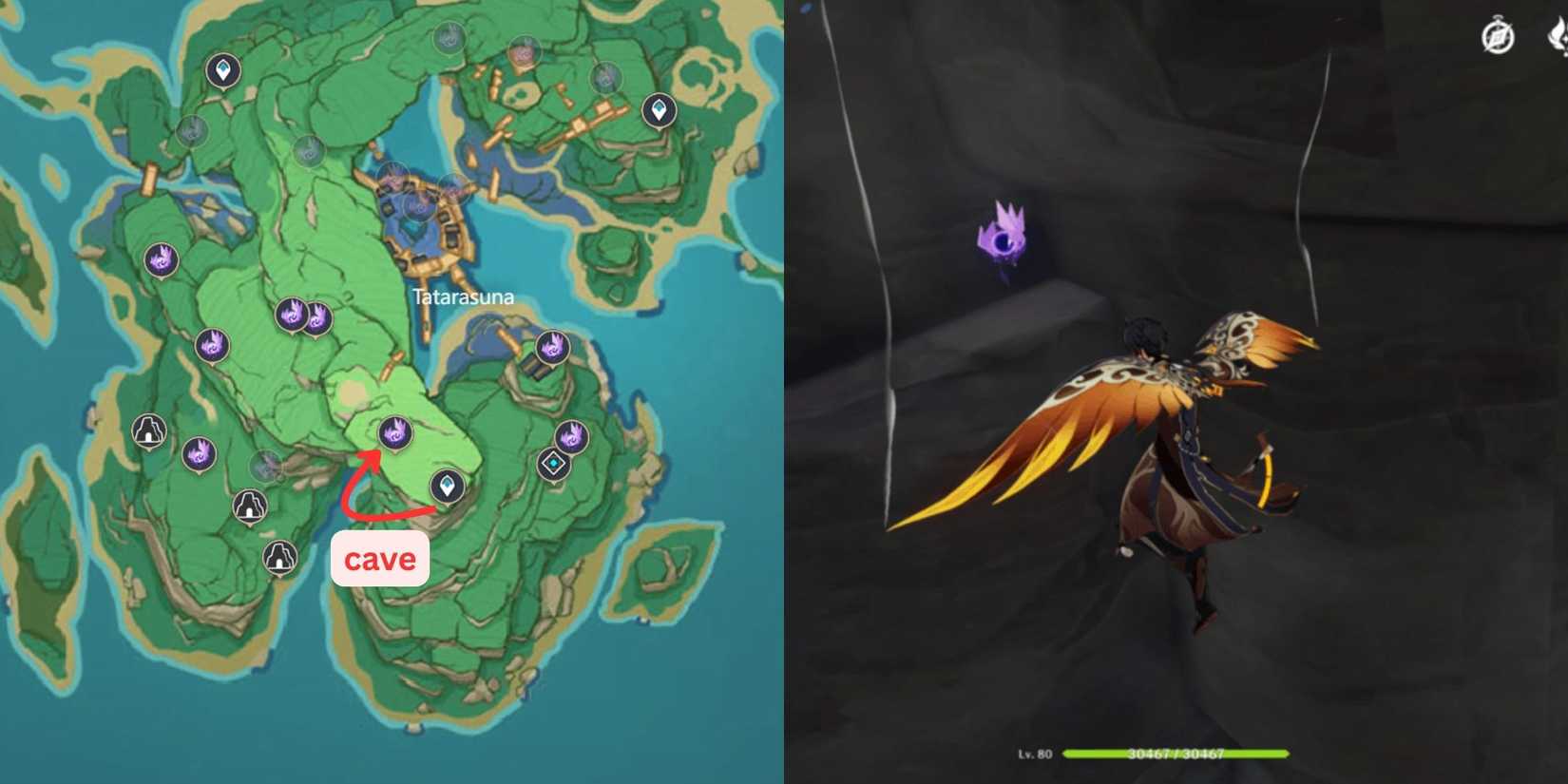
Task: Click the teleport waypoint above the cave label
Action: [x=447, y=487]
